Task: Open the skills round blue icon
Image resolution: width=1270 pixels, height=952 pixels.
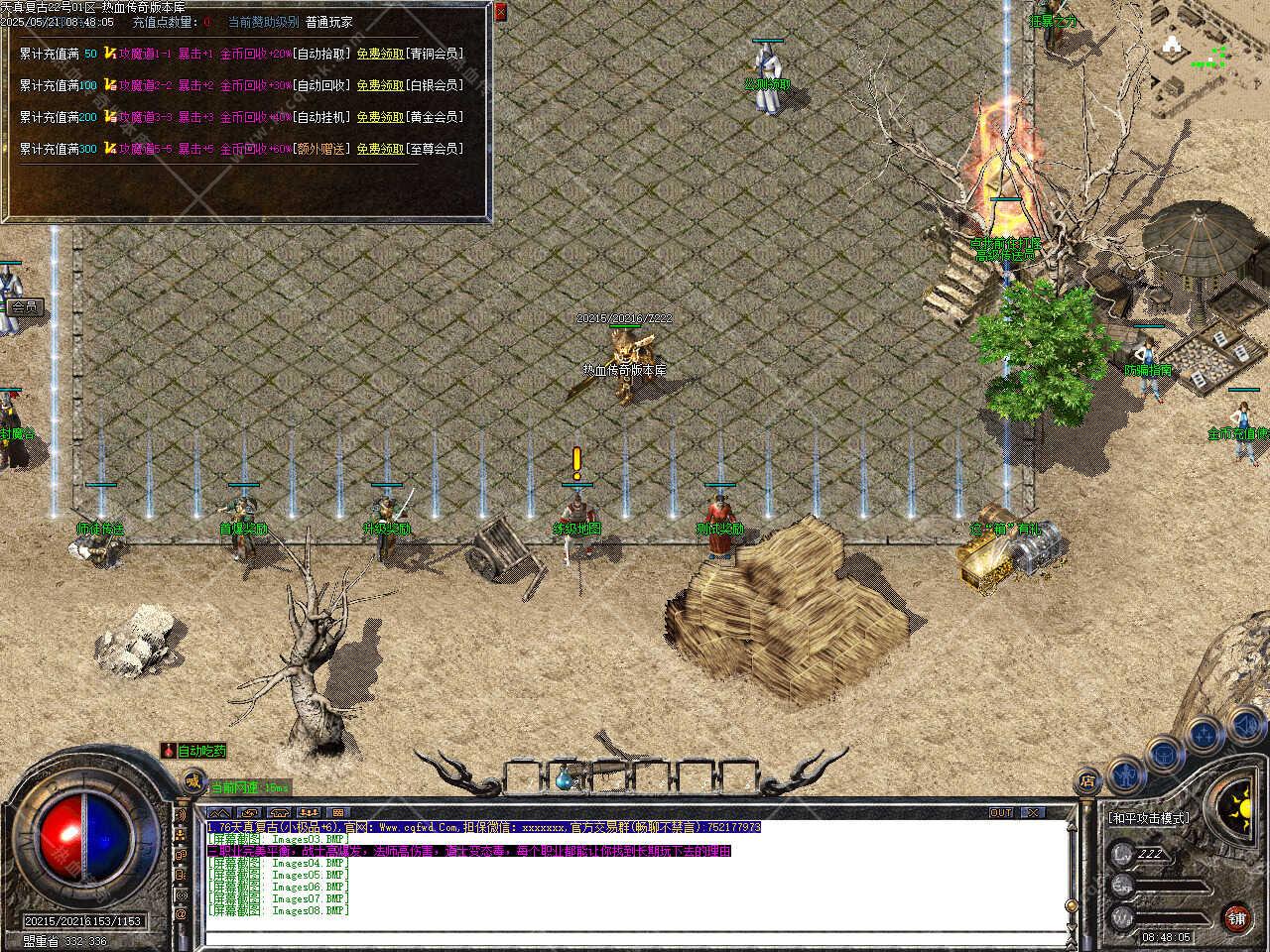Action: 1205,734
